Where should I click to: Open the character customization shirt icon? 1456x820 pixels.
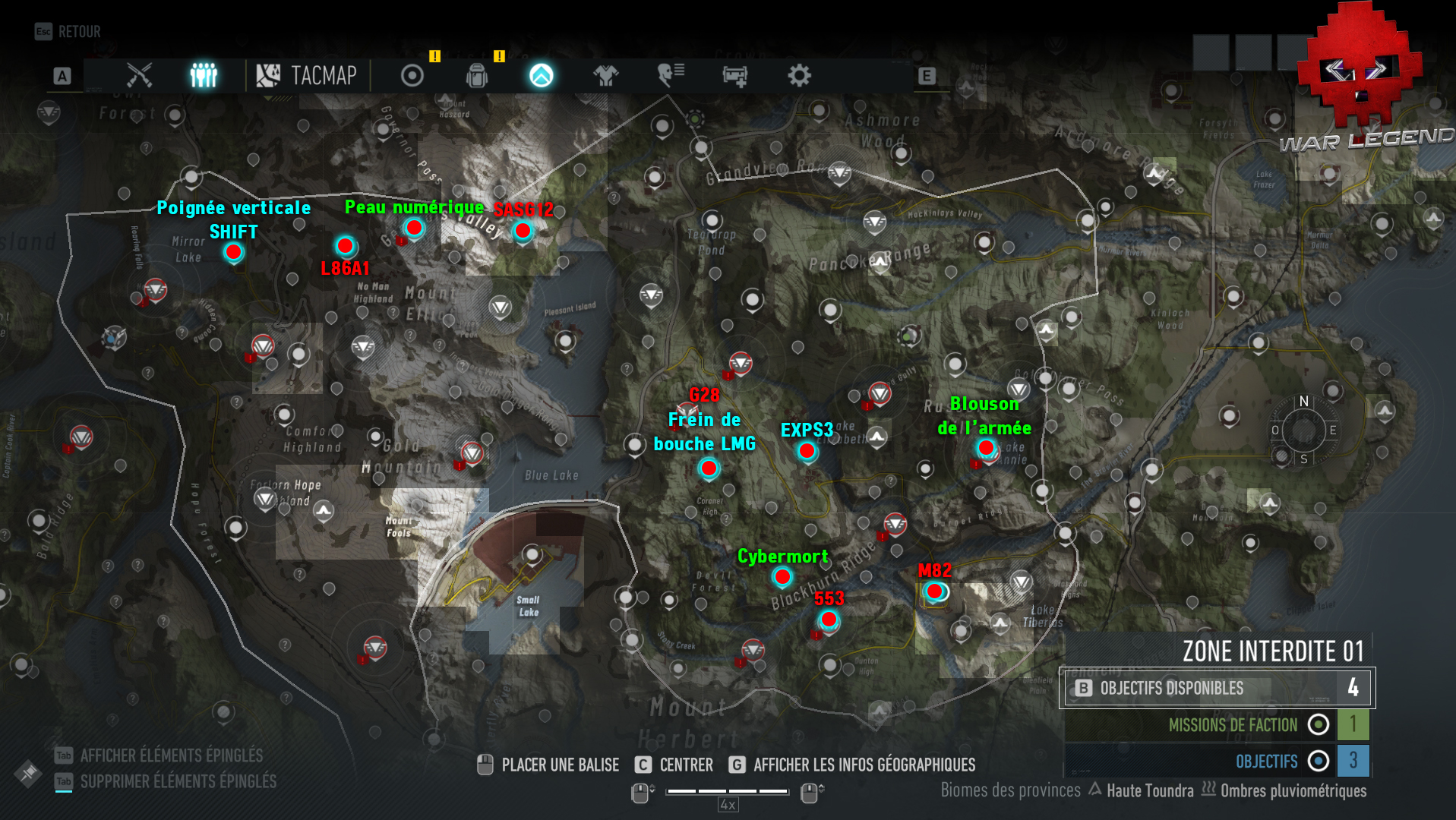click(605, 75)
